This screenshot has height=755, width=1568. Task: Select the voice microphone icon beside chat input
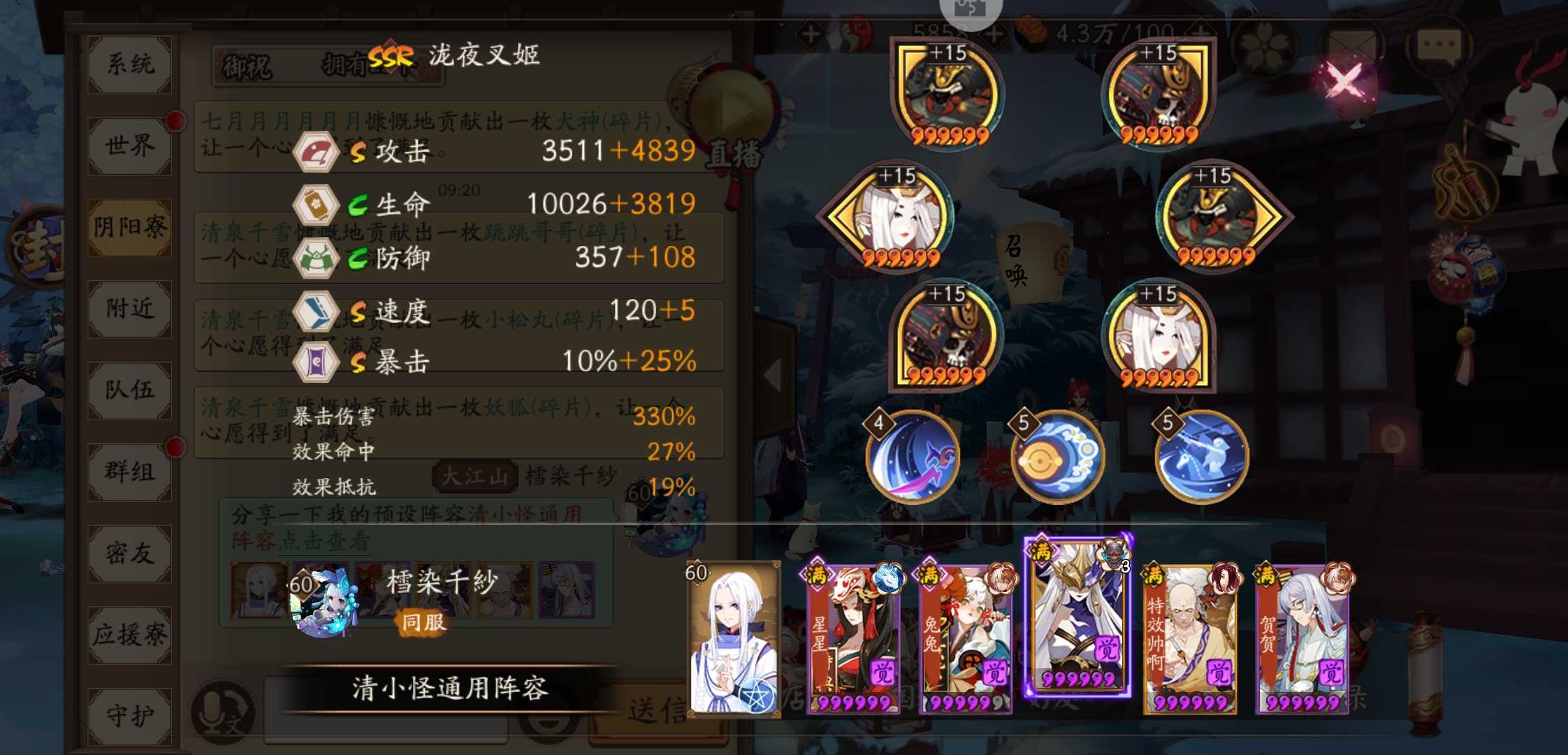click(224, 710)
